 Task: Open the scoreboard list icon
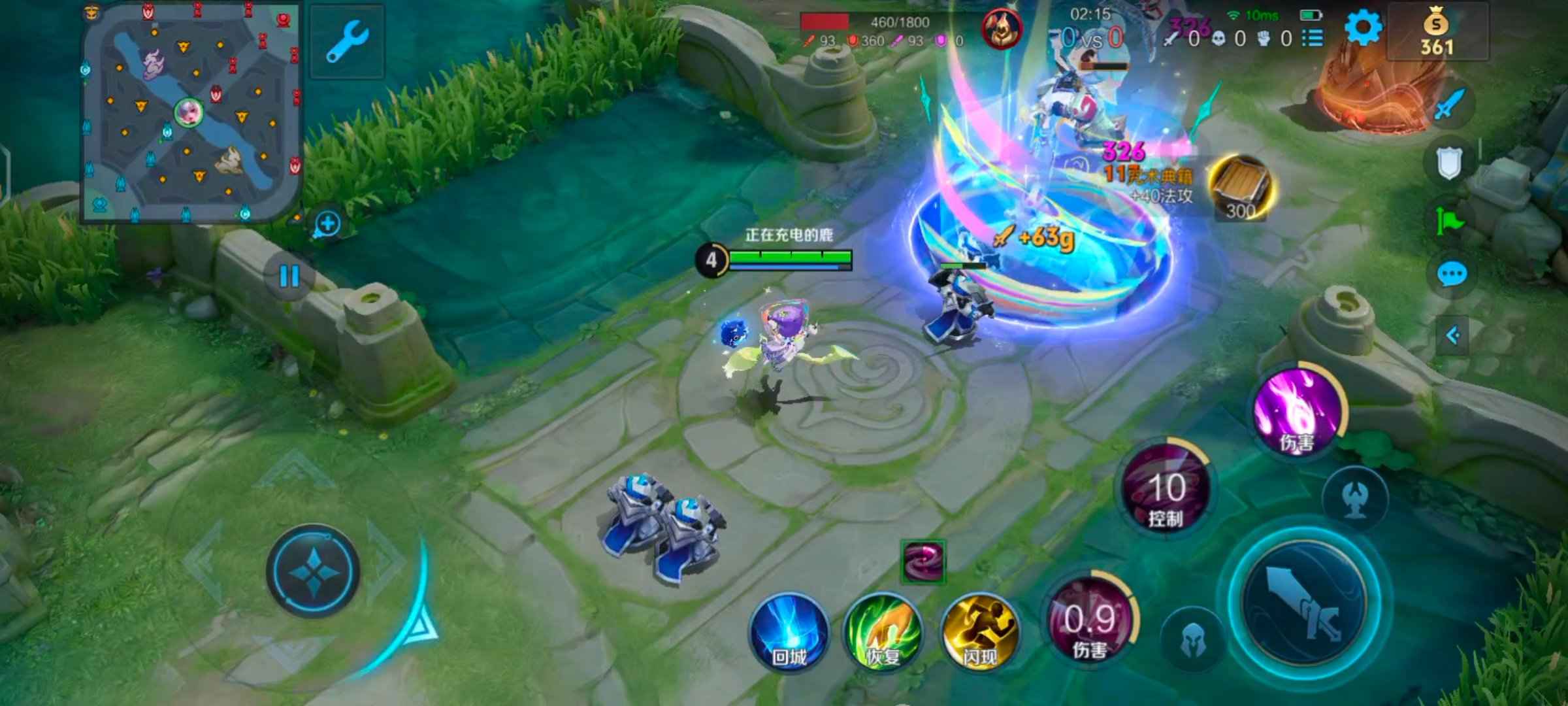pos(1313,39)
